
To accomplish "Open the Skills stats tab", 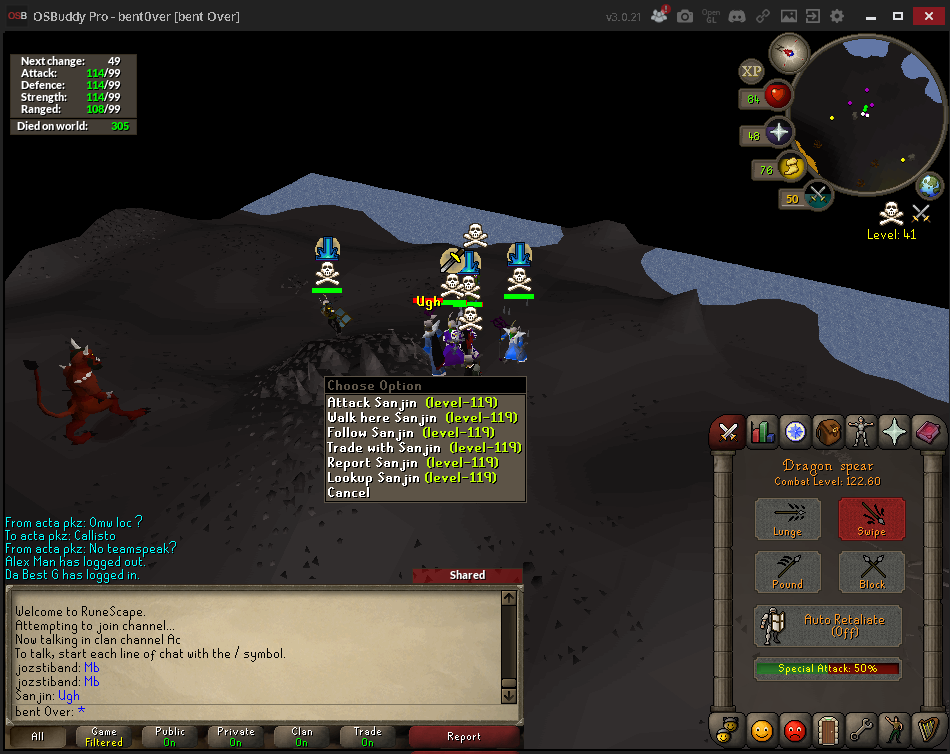I will pyautogui.click(x=761, y=431).
